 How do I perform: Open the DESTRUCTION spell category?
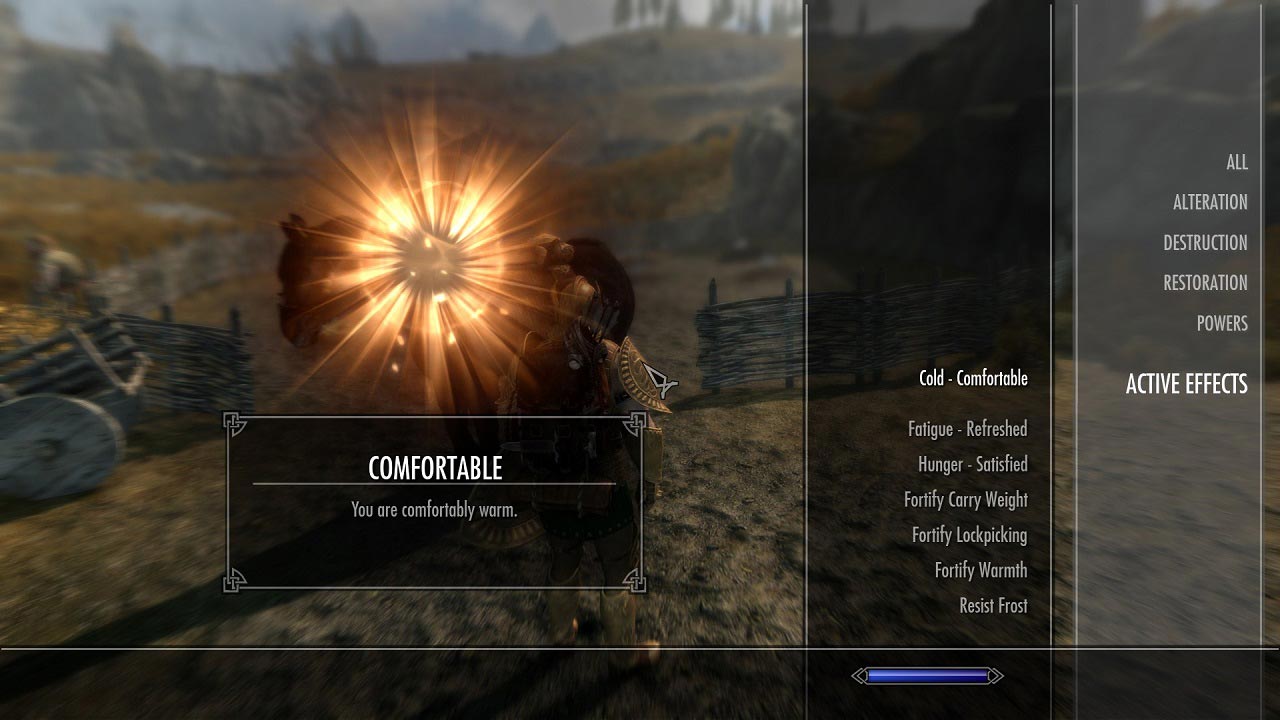coord(1204,242)
